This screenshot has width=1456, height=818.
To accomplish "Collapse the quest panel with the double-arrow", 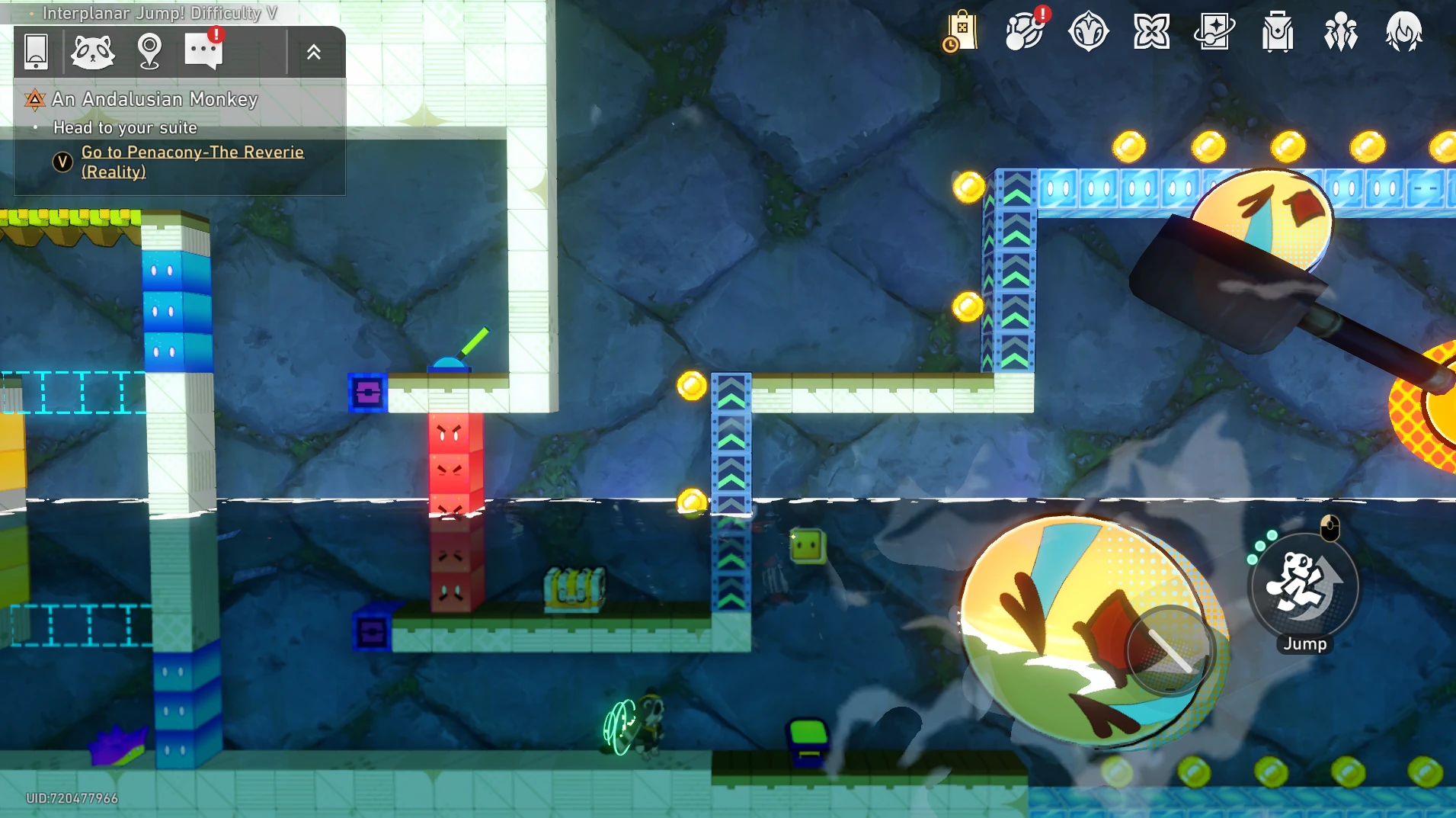I will tap(313, 52).
